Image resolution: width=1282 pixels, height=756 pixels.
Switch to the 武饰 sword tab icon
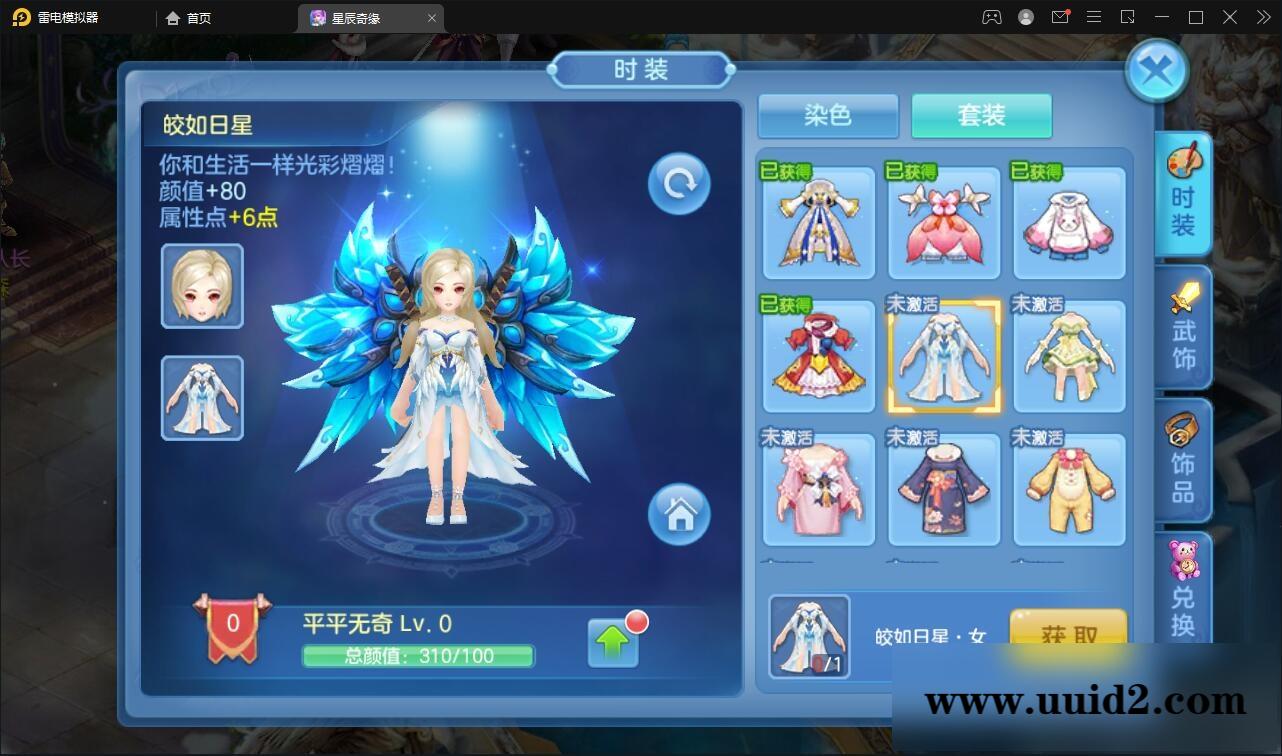point(1183,327)
